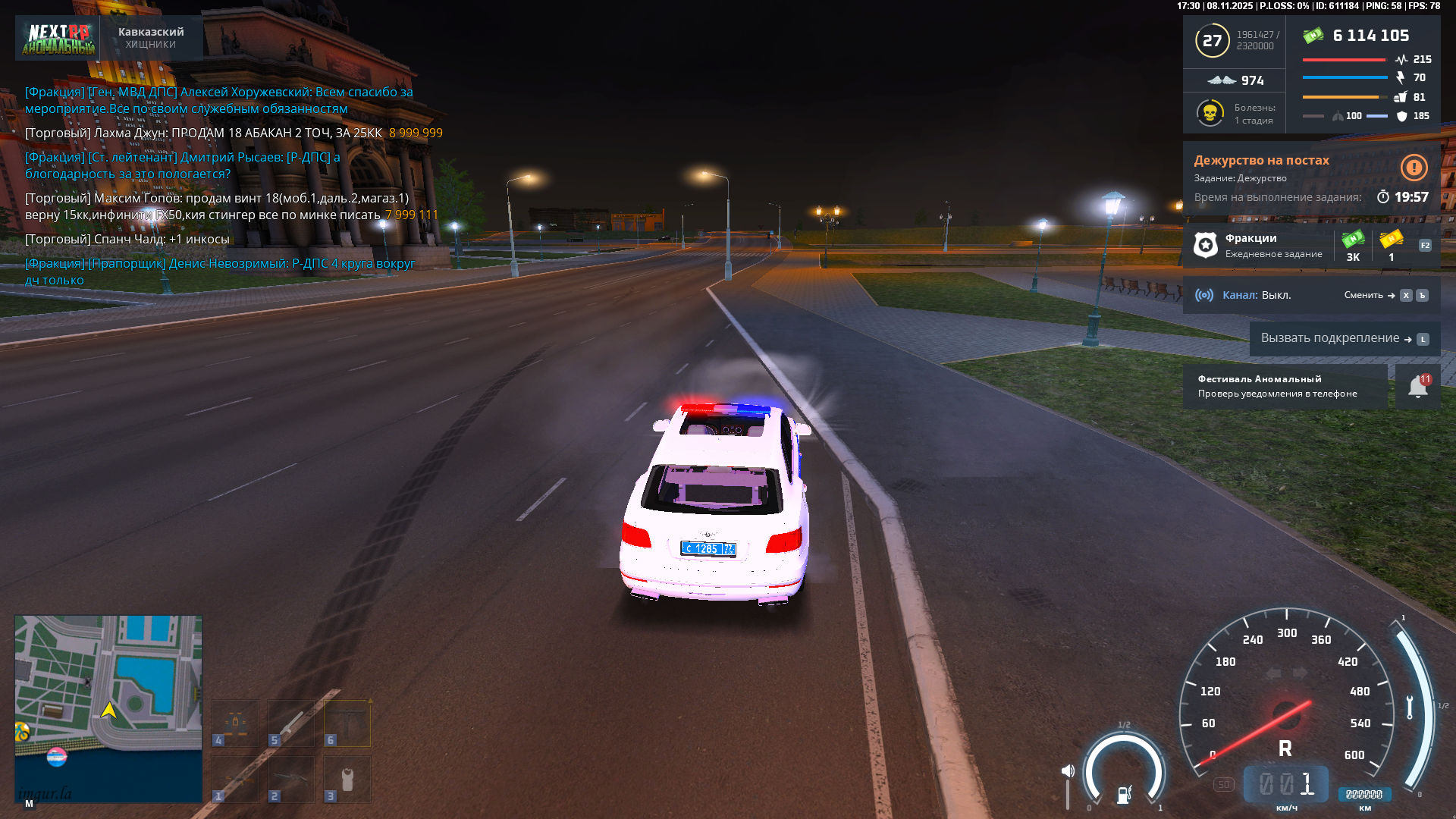1456x819 pixels.
Task: Click the pink boat marker on minimap
Action: [x=57, y=756]
